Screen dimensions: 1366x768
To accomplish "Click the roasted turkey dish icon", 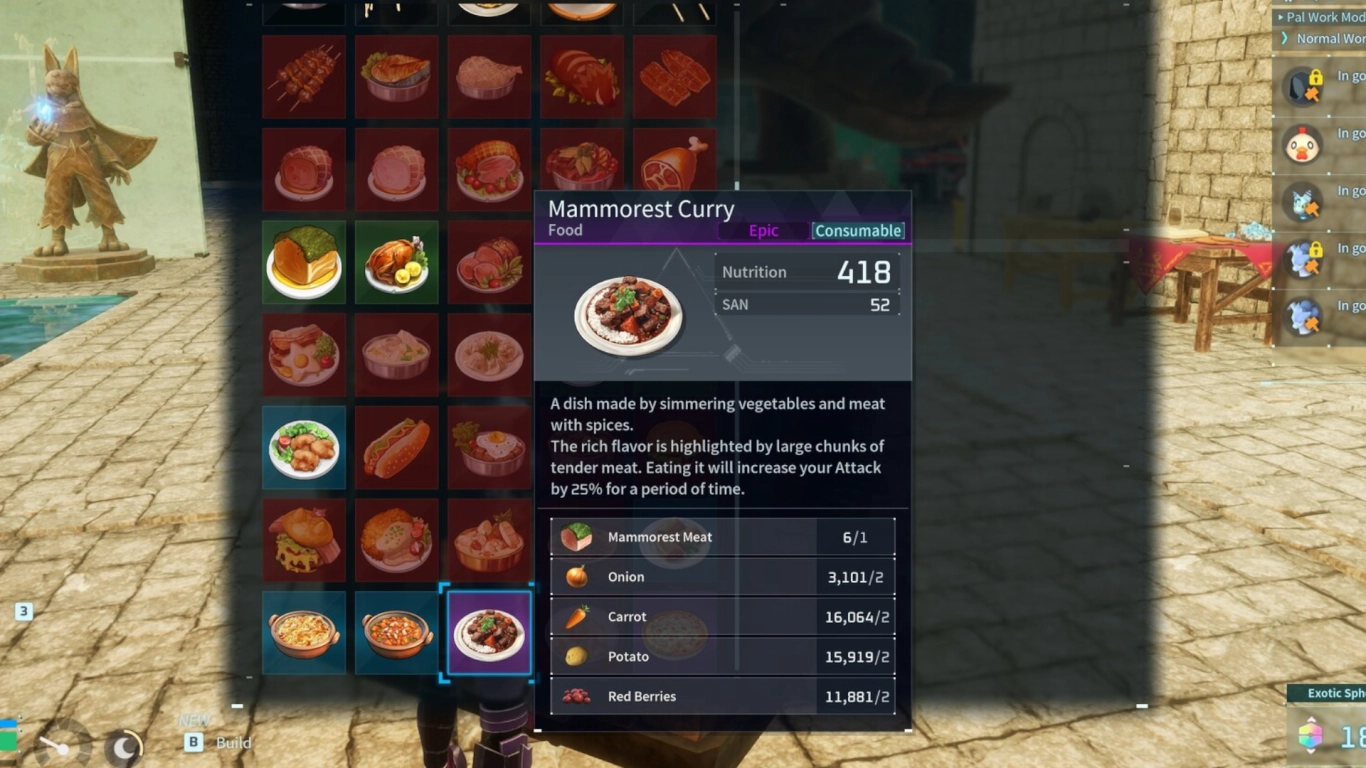I will [396, 262].
